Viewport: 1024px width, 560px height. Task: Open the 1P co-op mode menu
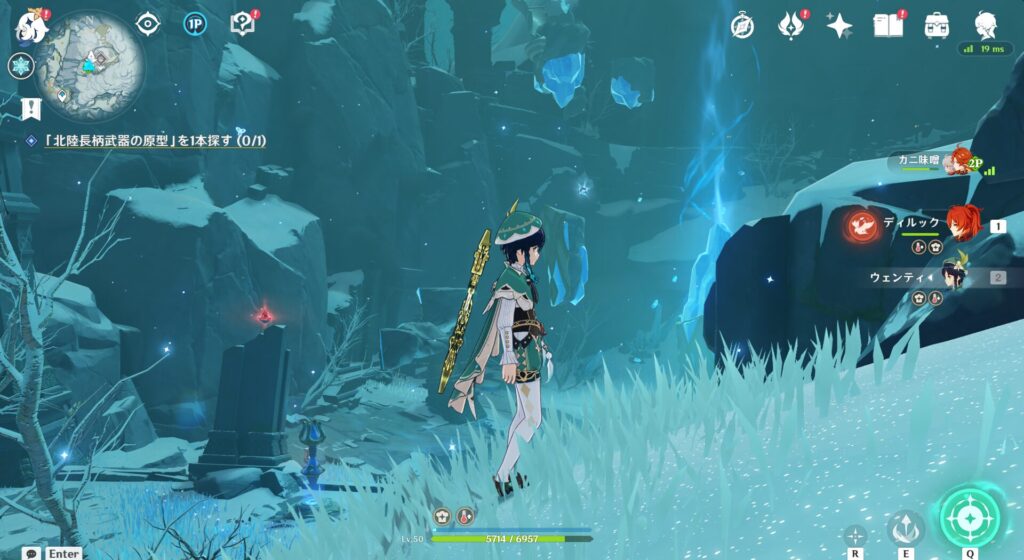point(195,24)
